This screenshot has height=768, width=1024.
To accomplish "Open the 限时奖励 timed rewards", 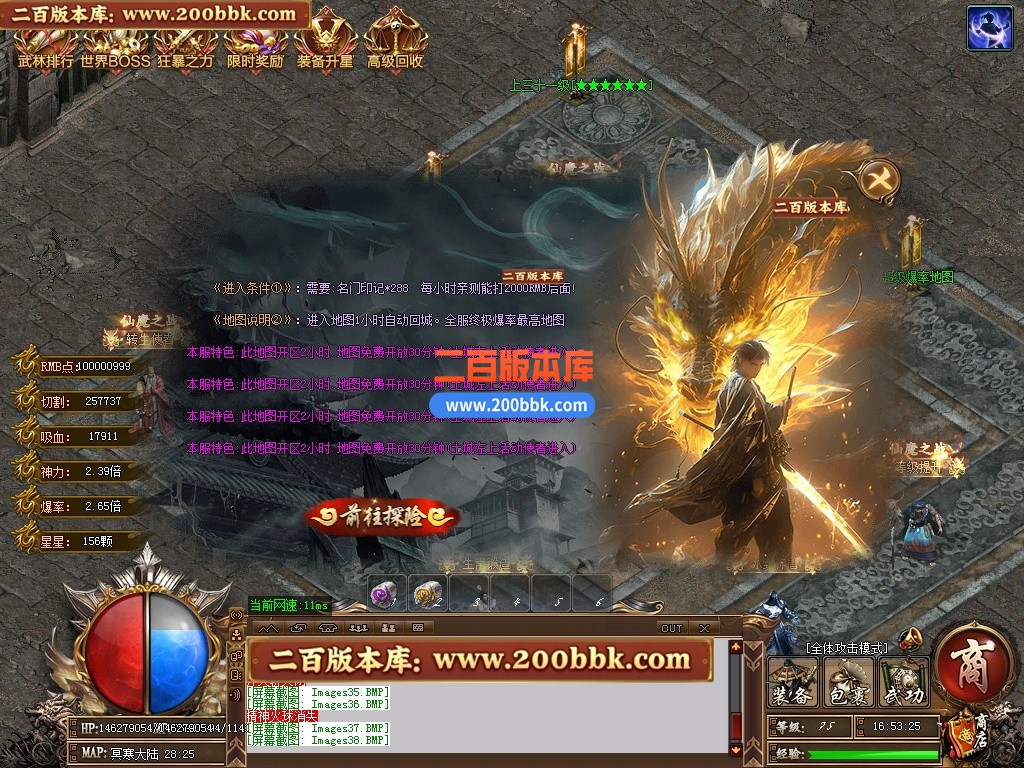I will [x=255, y=47].
